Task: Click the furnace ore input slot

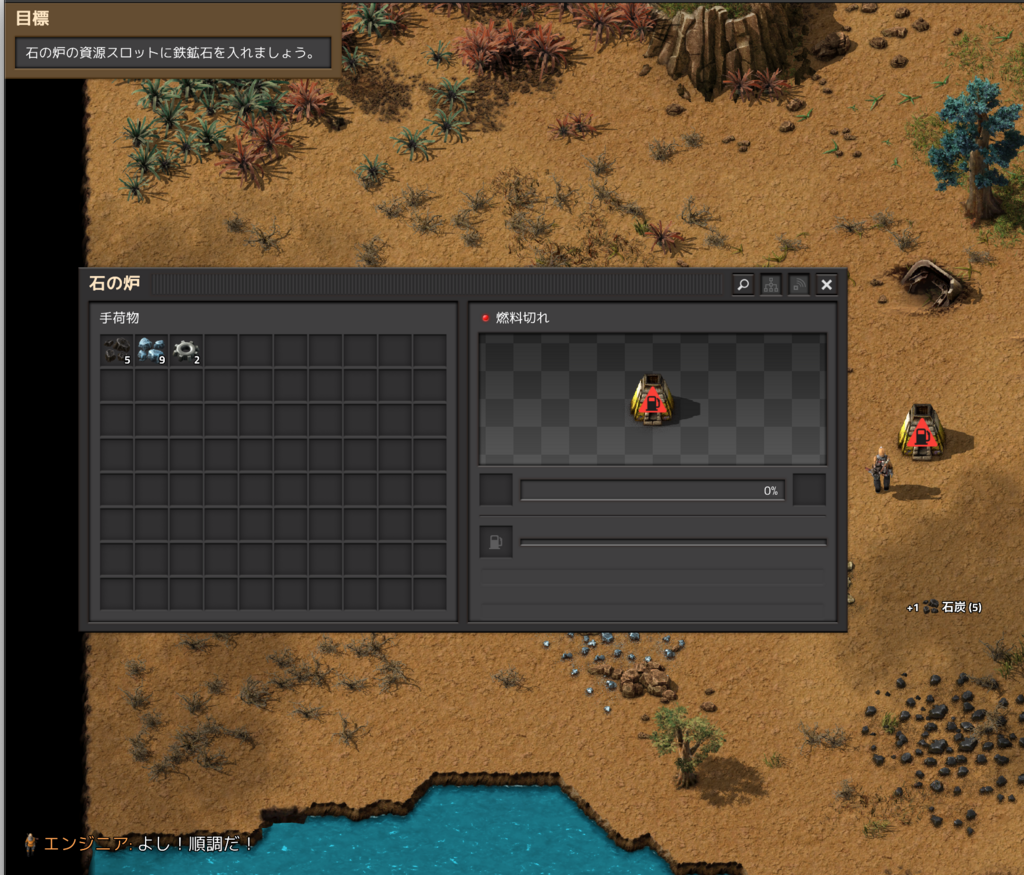Action: (x=496, y=490)
